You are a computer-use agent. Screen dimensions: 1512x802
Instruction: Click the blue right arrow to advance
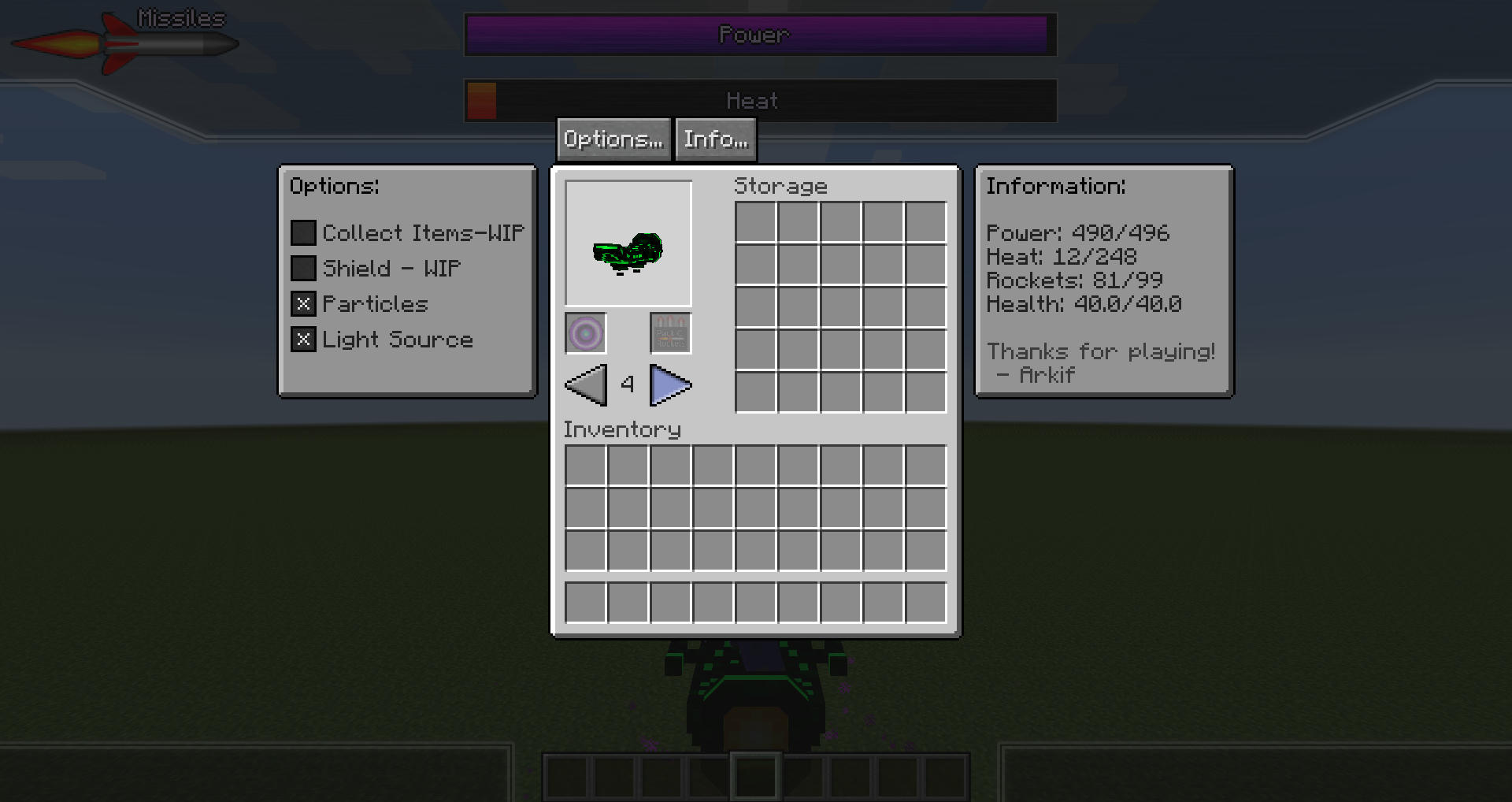click(x=671, y=385)
